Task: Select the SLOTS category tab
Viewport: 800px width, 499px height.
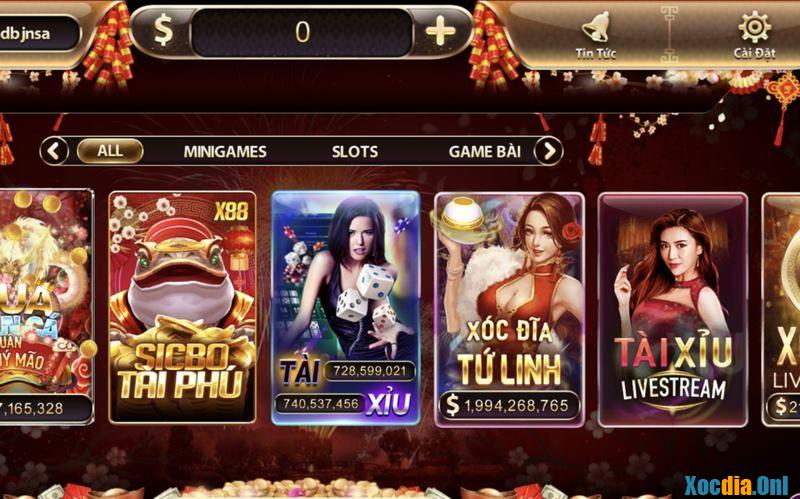Action: point(355,152)
